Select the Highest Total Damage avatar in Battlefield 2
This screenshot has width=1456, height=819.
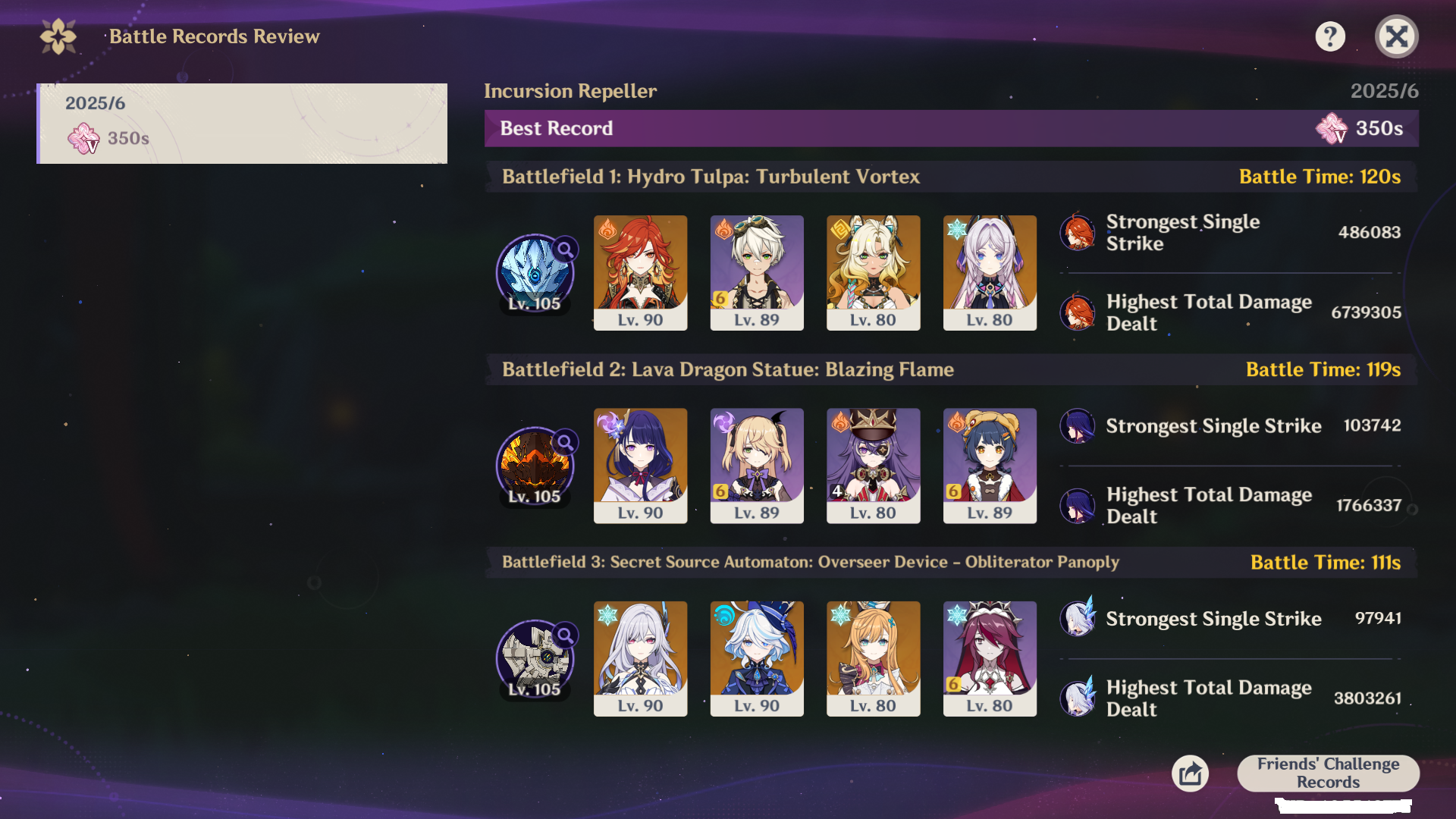tap(1078, 505)
